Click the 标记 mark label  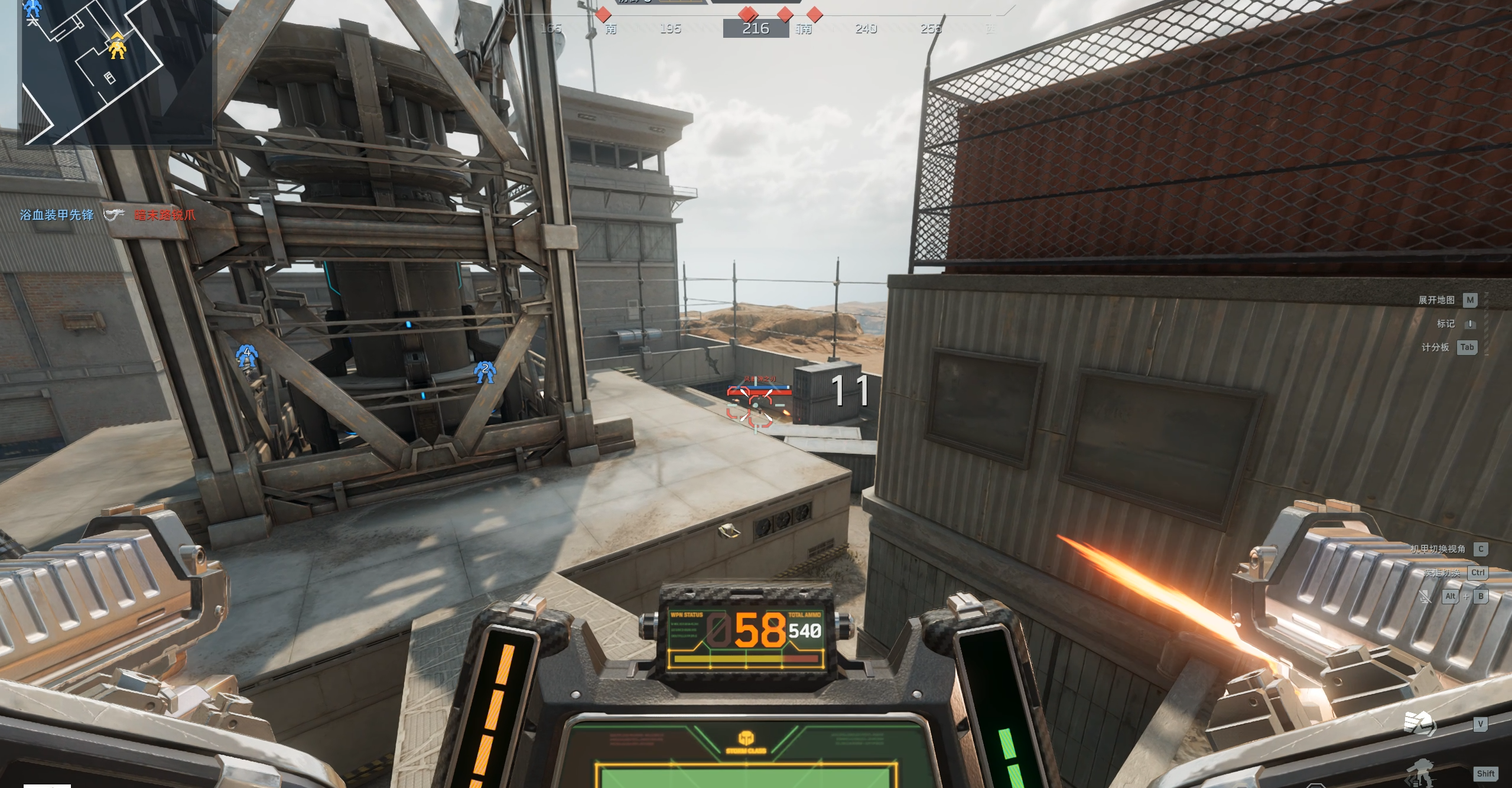pos(1446,324)
